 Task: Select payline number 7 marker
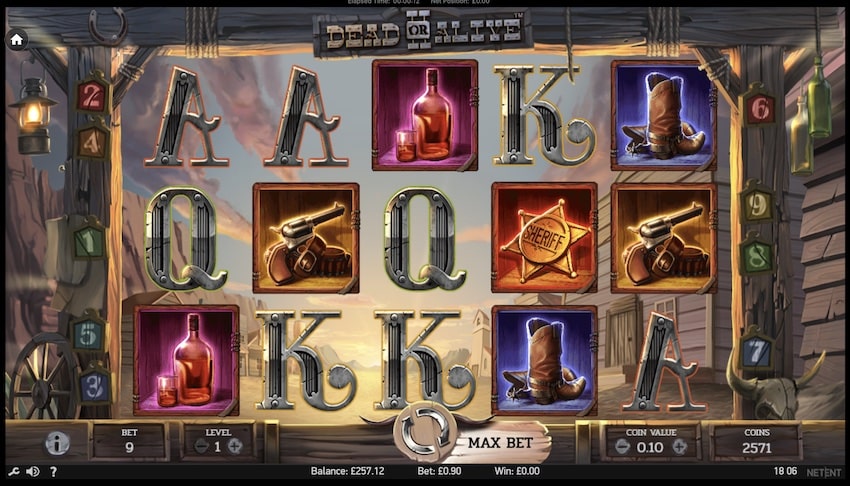click(x=759, y=353)
